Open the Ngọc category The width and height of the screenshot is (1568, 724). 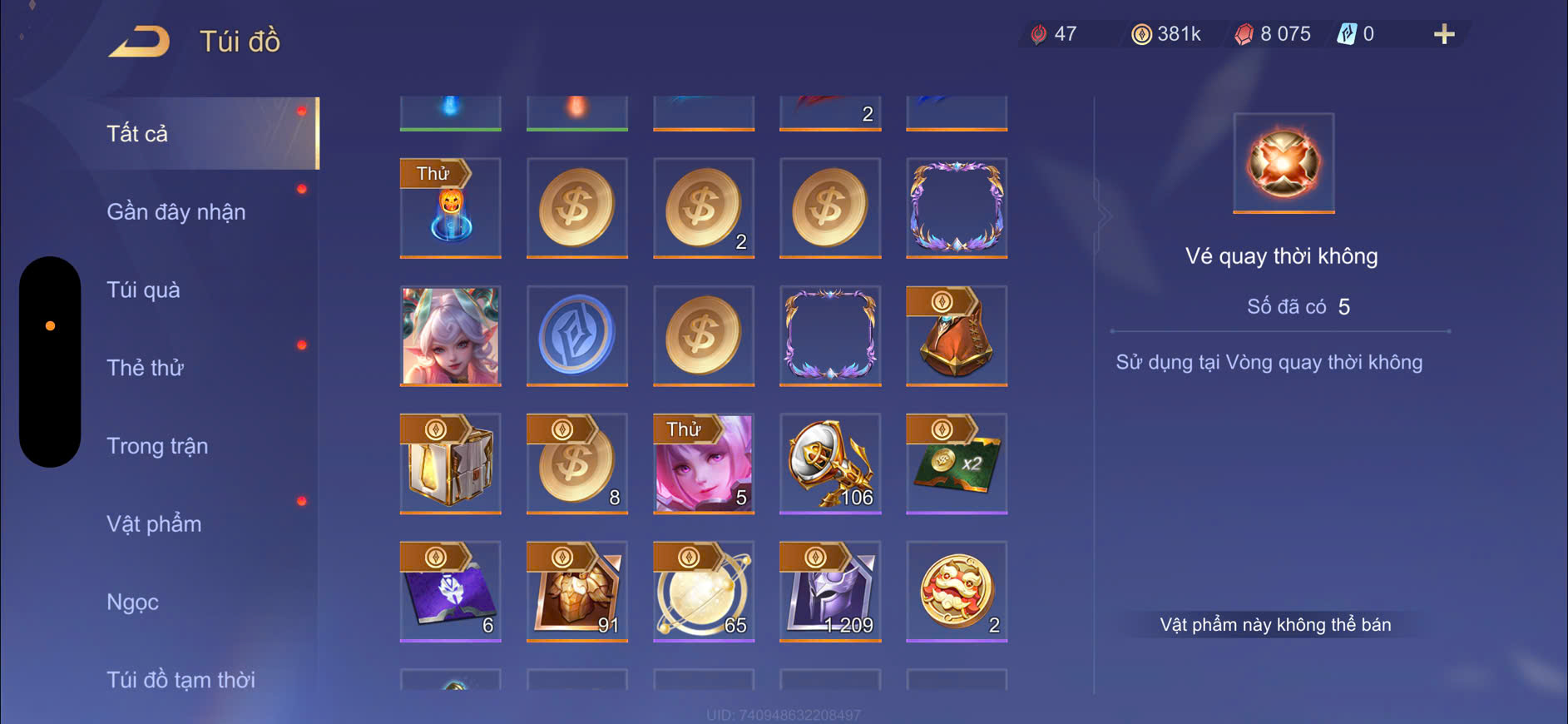point(132,602)
